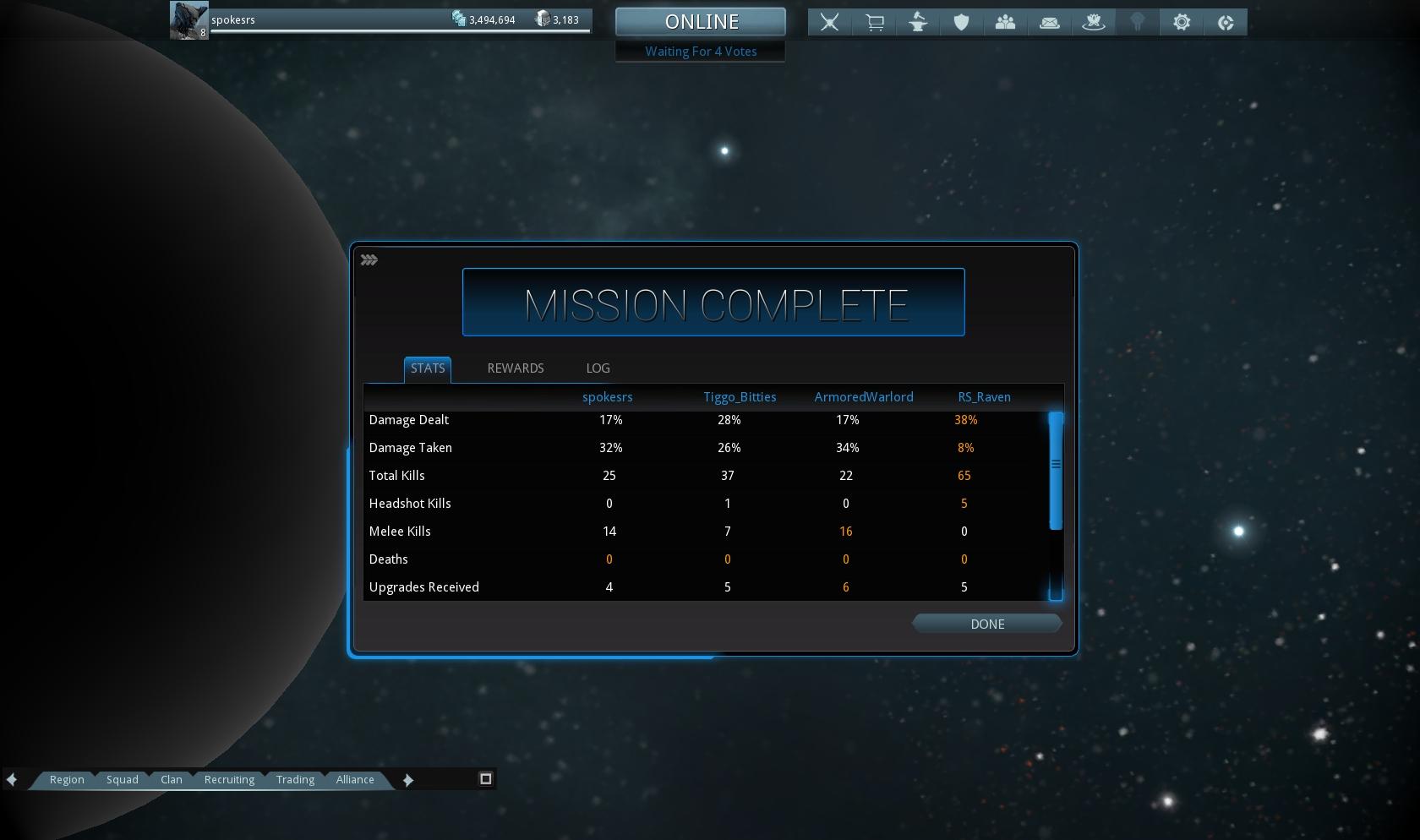Open the Squad chat tab
1420x840 pixels.
pyautogui.click(x=123, y=780)
